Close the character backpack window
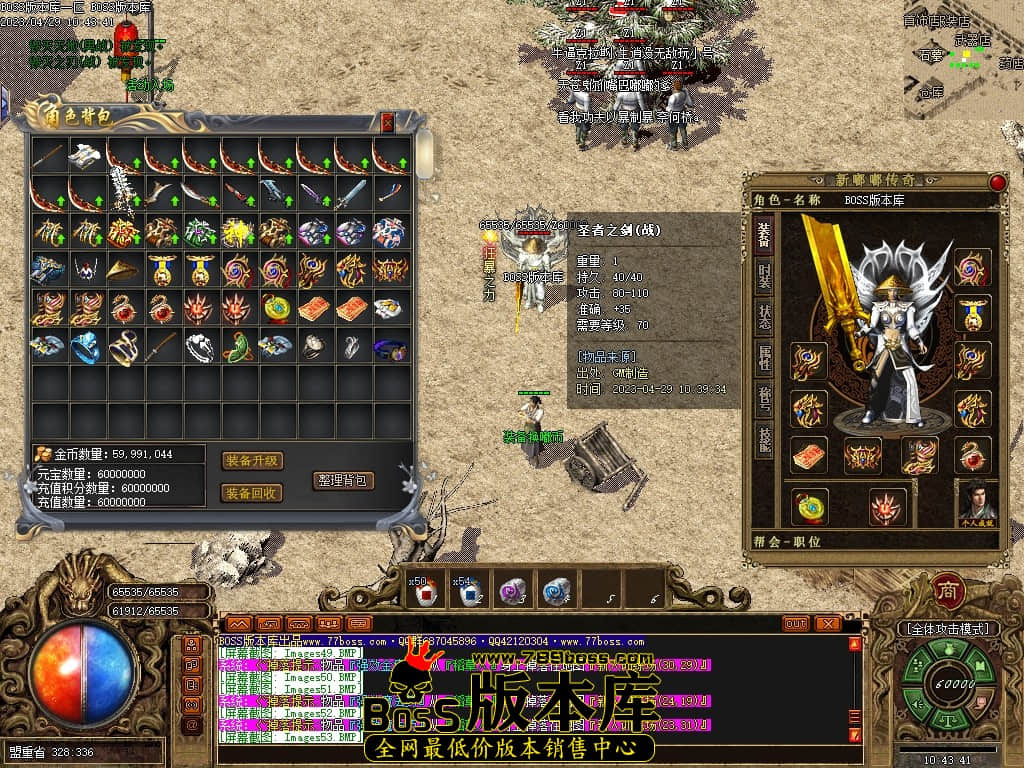 388,123
